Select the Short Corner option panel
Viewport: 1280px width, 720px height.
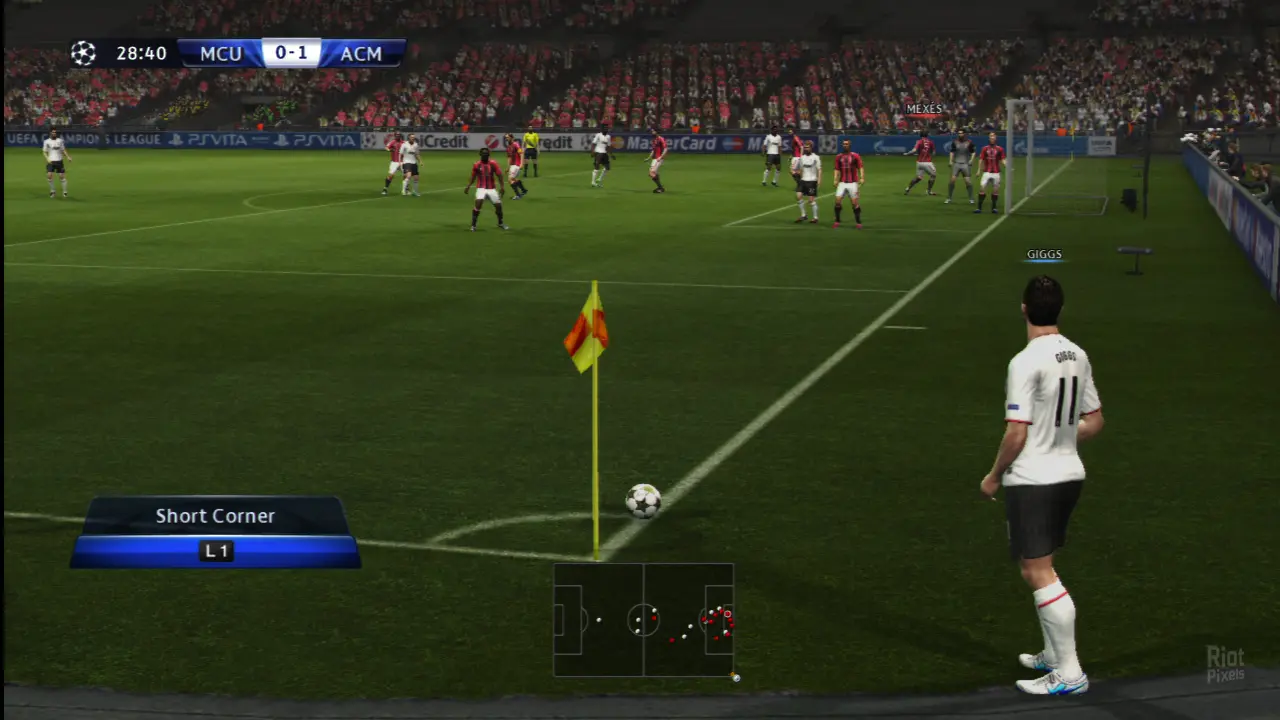click(x=215, y=532)
